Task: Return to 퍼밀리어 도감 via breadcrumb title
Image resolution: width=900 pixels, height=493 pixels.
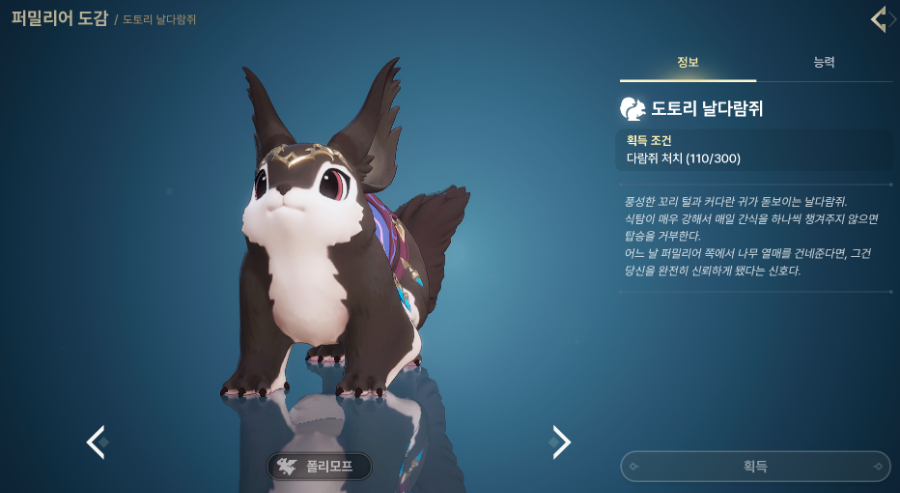Action: (x=58, y=19)
